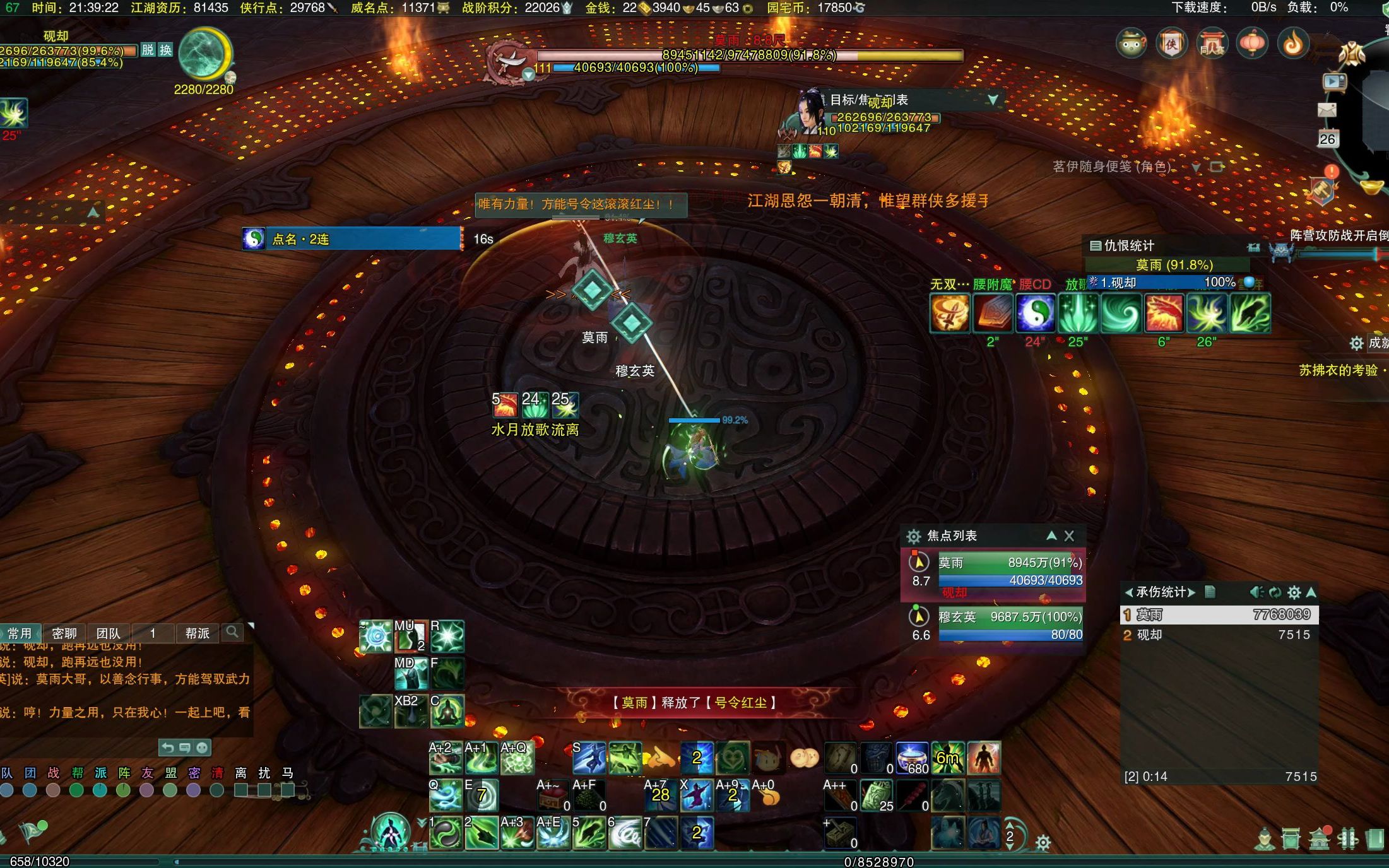Click the 换 button beside the player frame
The image size is (1389, 868).
(x=165, y=50)
